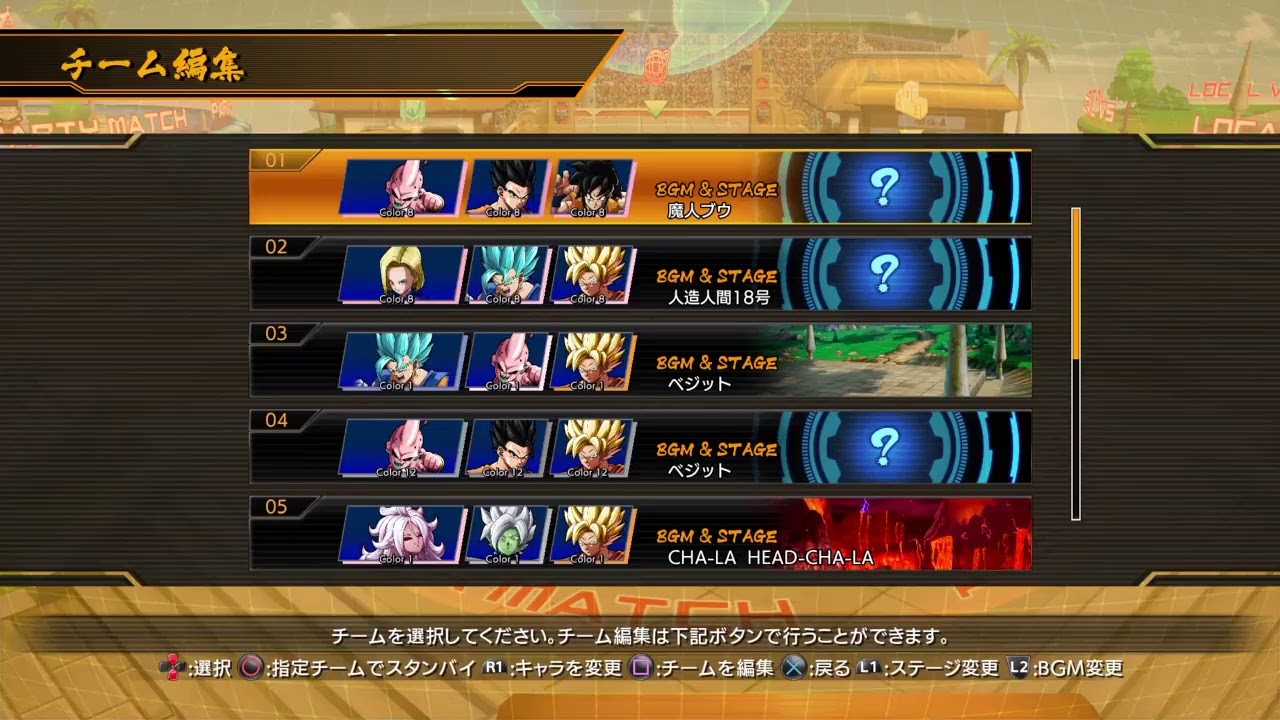
Task: Click the grassy stage preview for team 03
Action: (910, 360)
